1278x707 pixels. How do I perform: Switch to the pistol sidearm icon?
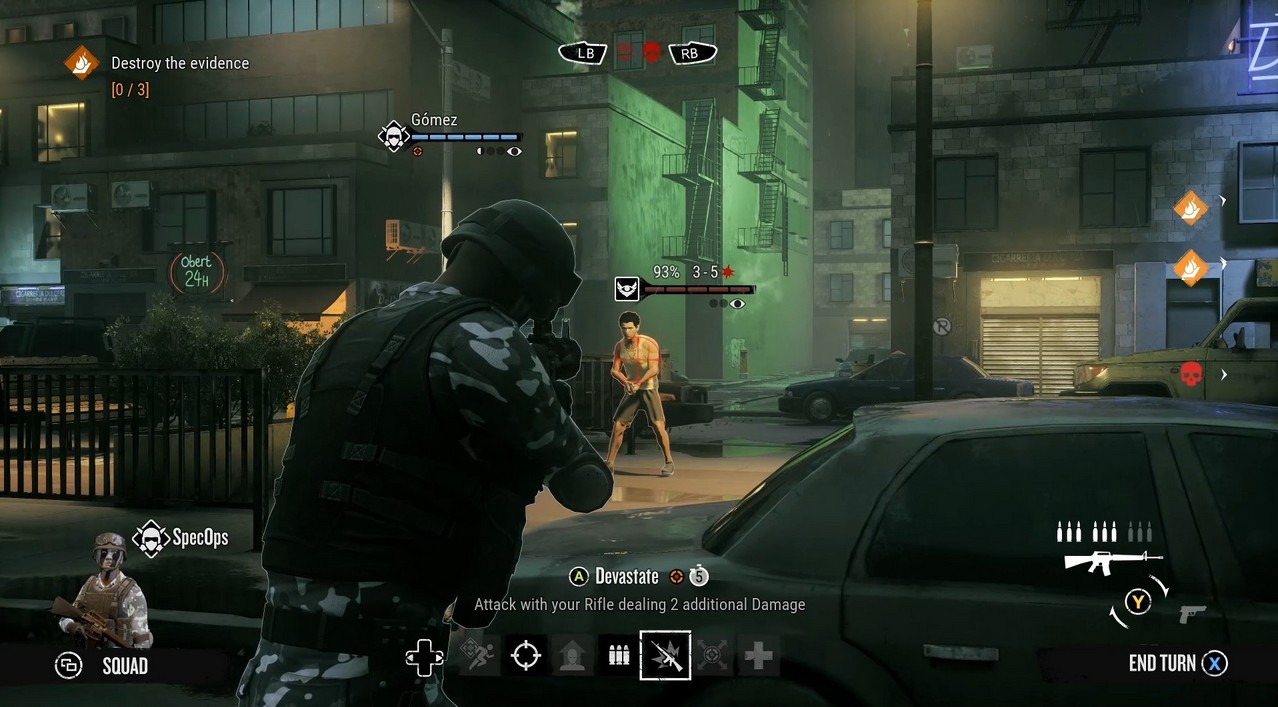pyautogui.click(x=1192, y=613)
